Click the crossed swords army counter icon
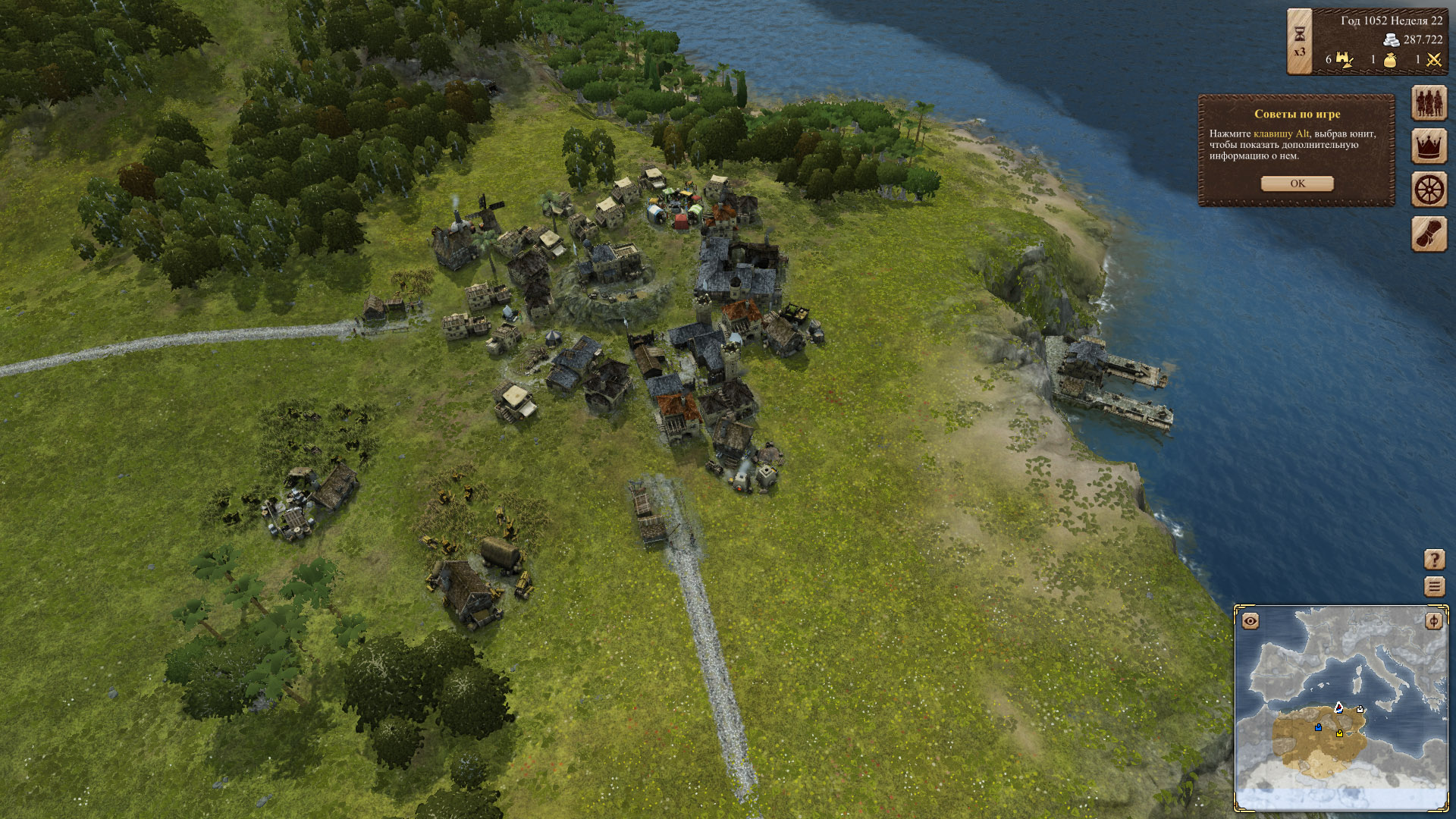The width and height of the screenshot is (1456, 819). coord(1433,60)
